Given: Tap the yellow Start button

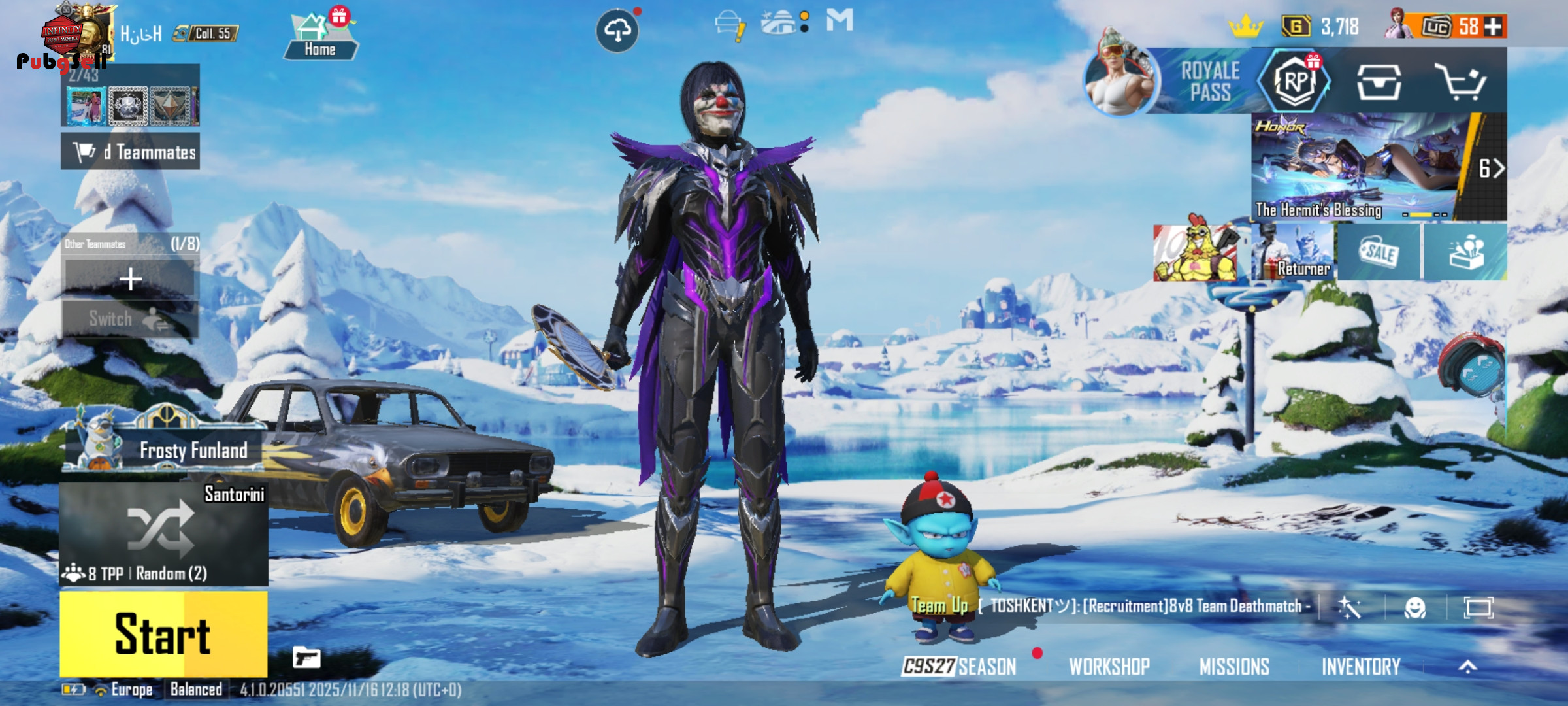Looking at the screenshot, I should tap(163, 633).
